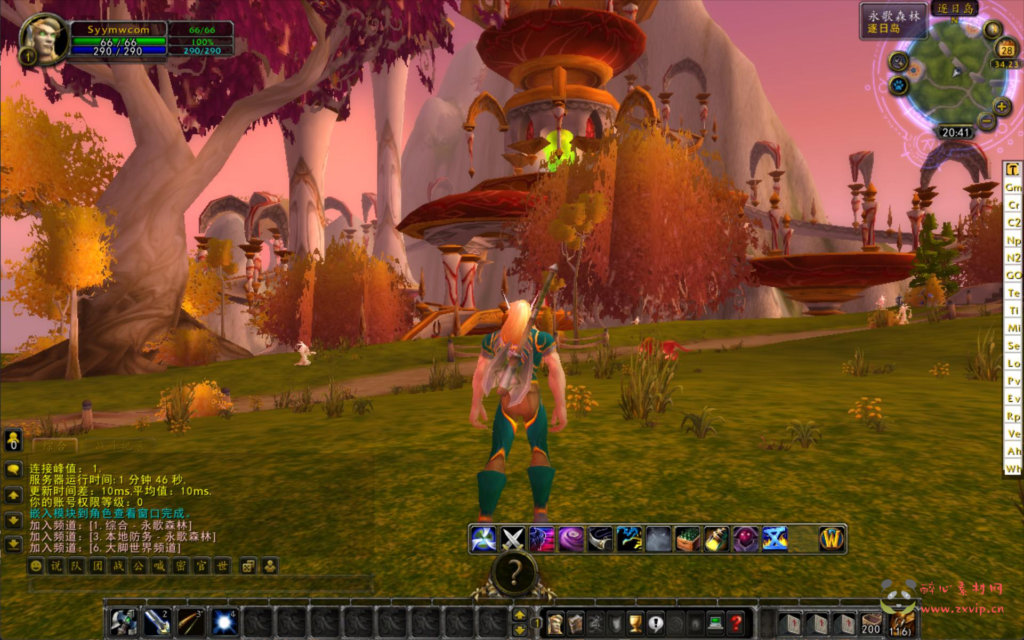This screenshot has height=640, width=1024.
Task: Choose the Tele 'Te' entry in side list
Action: coord(1013,292)
